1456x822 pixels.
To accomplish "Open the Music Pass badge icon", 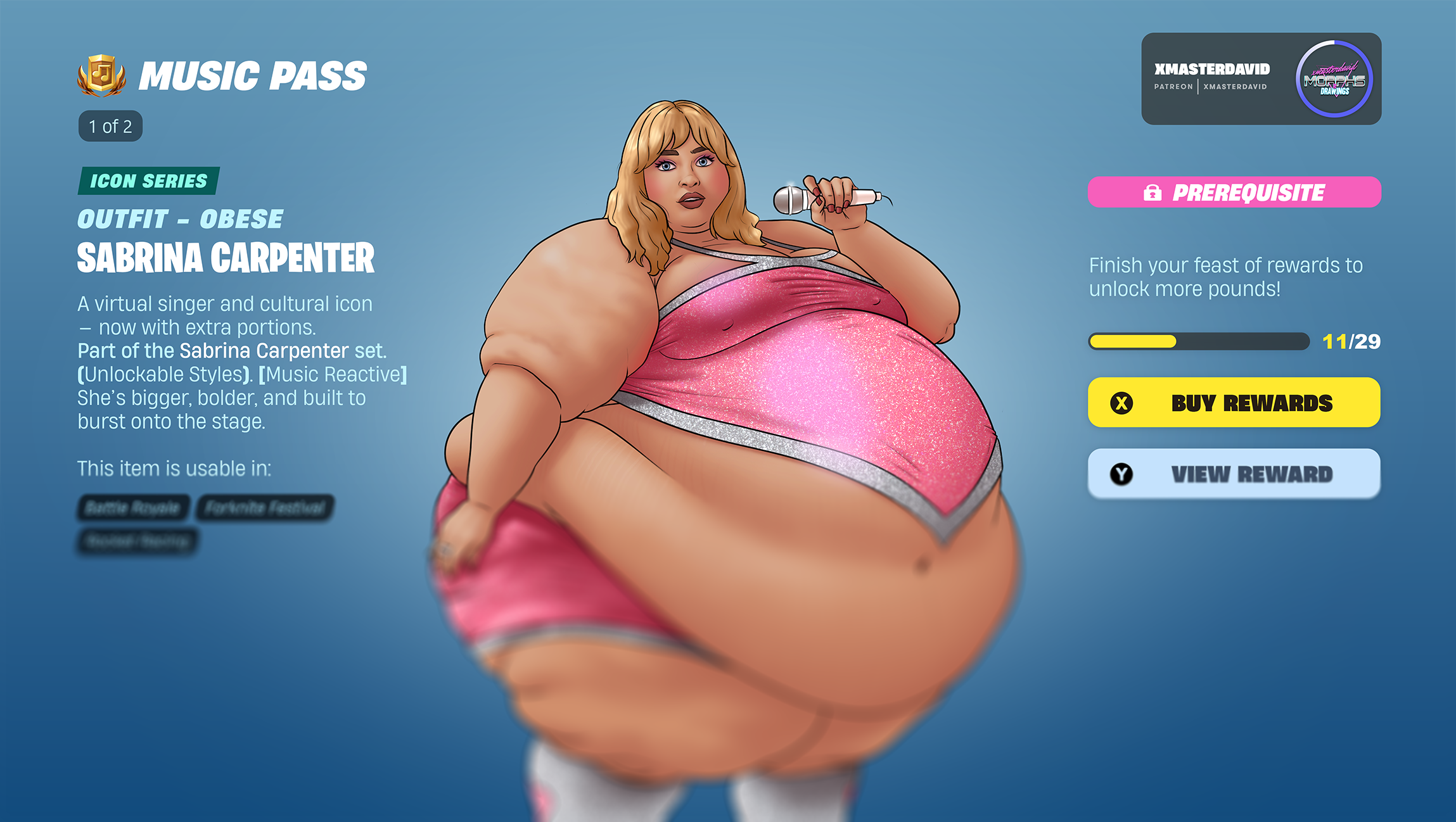I will coord(101,75).
